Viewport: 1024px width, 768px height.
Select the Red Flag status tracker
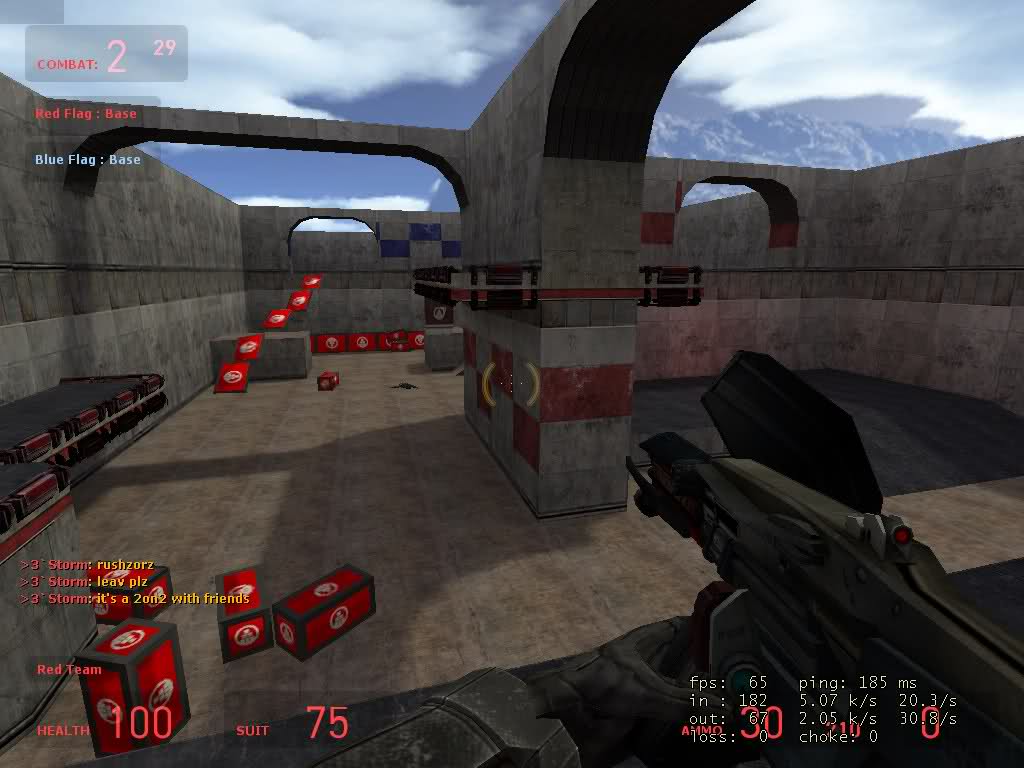pos(86,114)
